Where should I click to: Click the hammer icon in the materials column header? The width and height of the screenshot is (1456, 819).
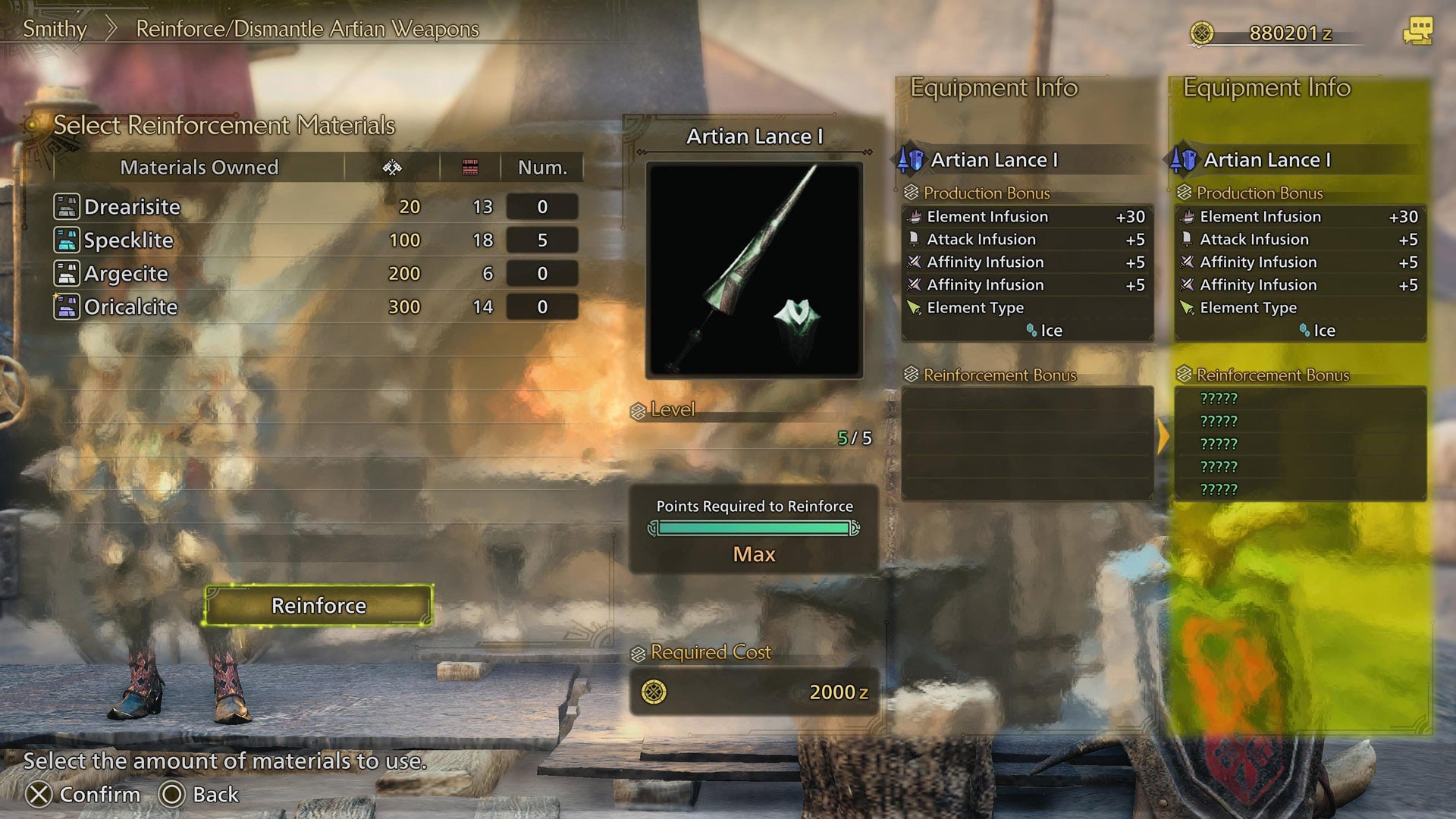tap(394, 167)
